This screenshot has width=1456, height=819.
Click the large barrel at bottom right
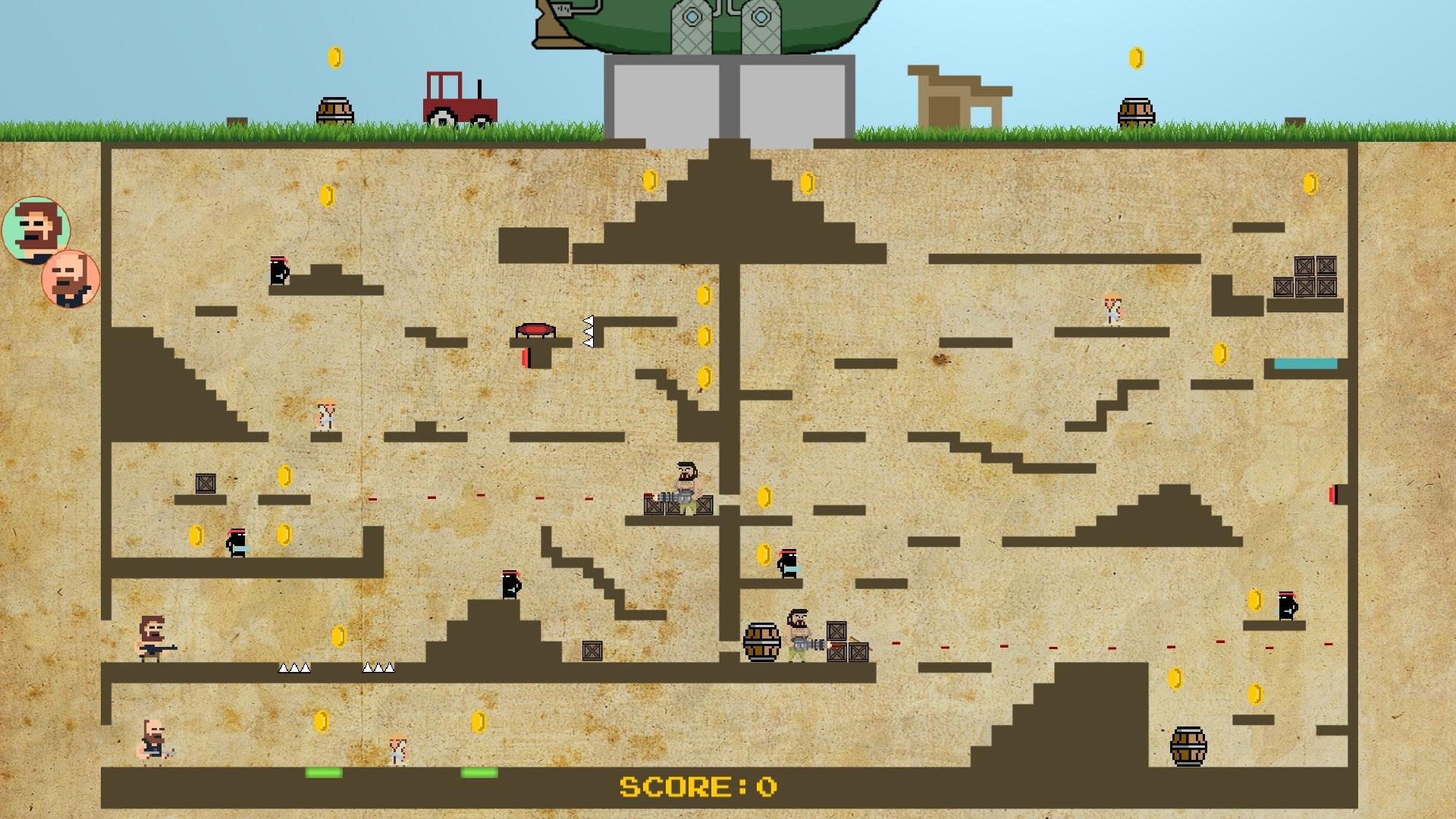[x=1187, y=747]
